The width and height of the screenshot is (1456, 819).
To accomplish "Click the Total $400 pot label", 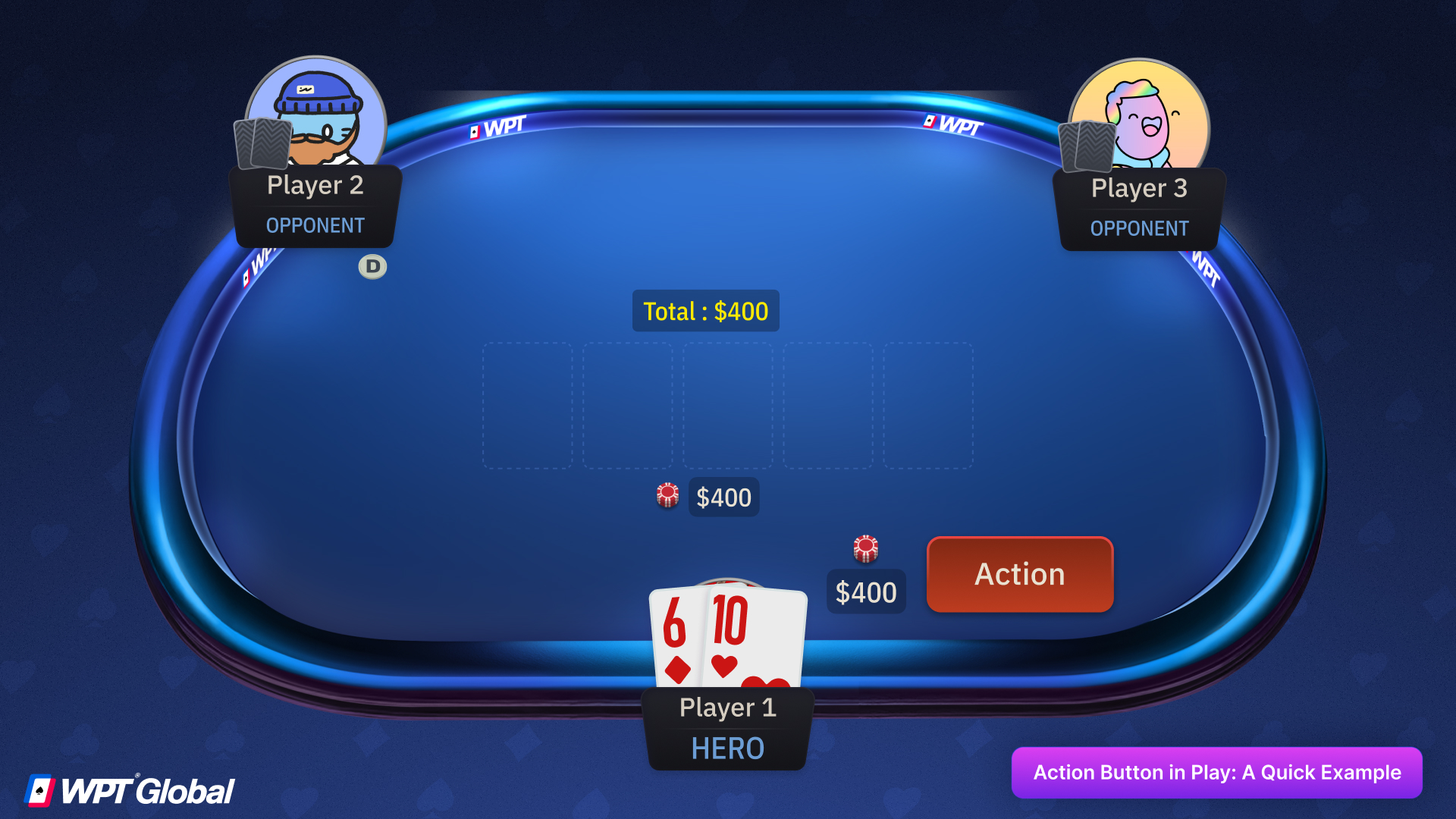I will pos(705,310).
